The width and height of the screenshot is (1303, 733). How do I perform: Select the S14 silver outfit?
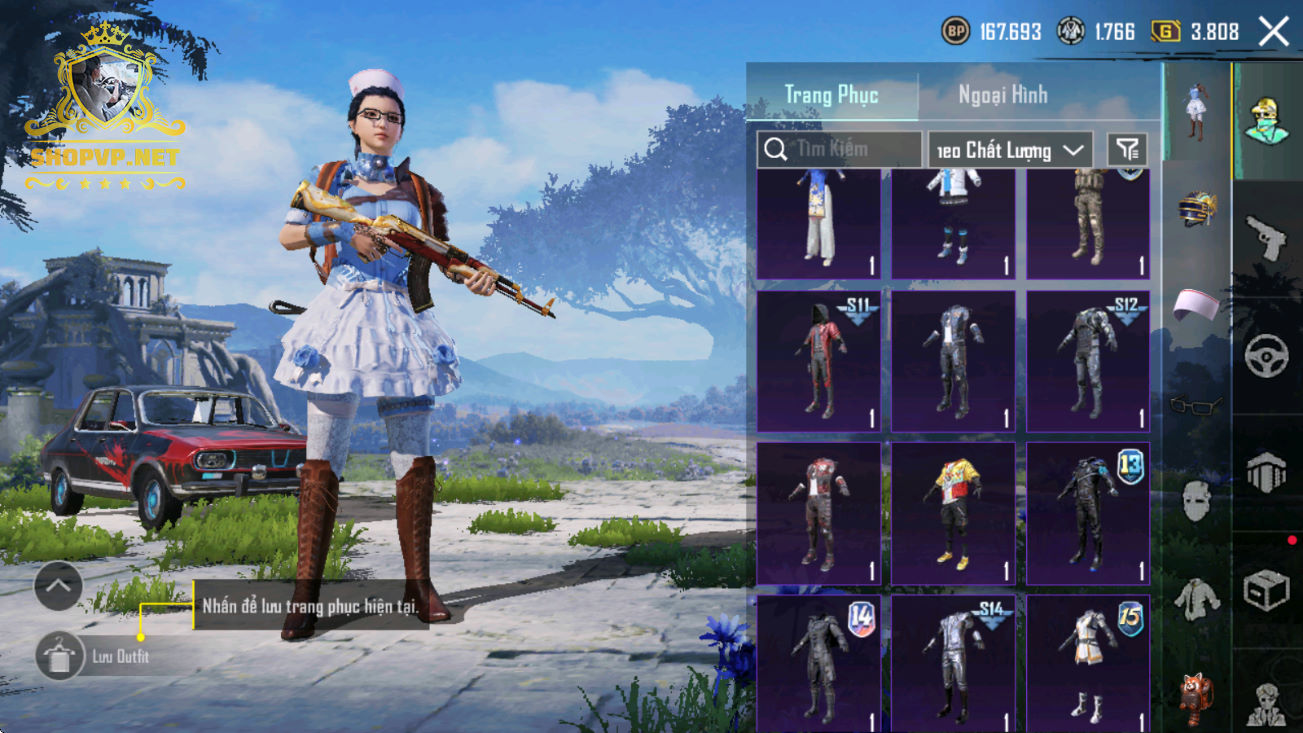953,663
